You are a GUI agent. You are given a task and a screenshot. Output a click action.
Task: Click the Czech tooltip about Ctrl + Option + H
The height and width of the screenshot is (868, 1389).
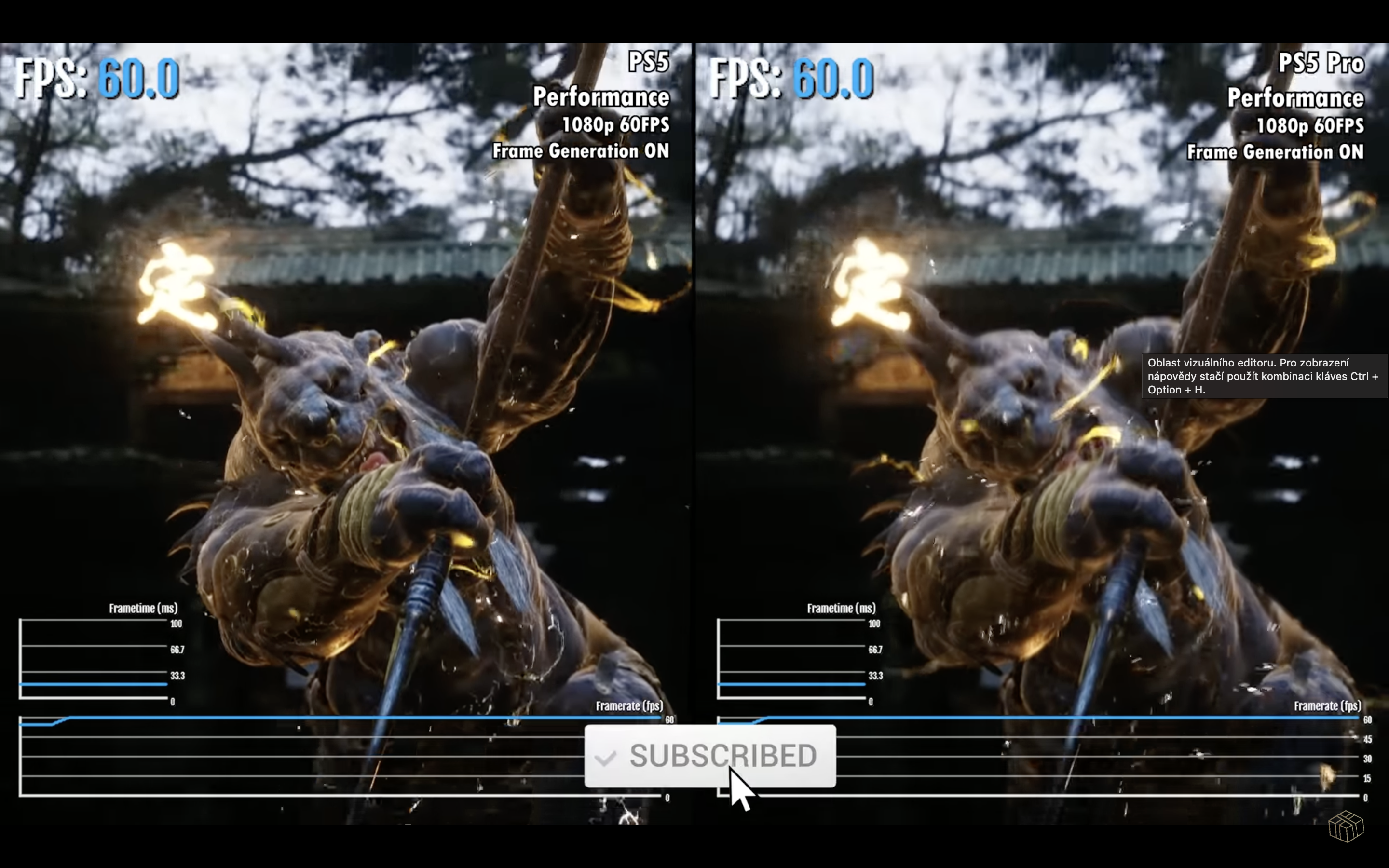coord(1265,376)
